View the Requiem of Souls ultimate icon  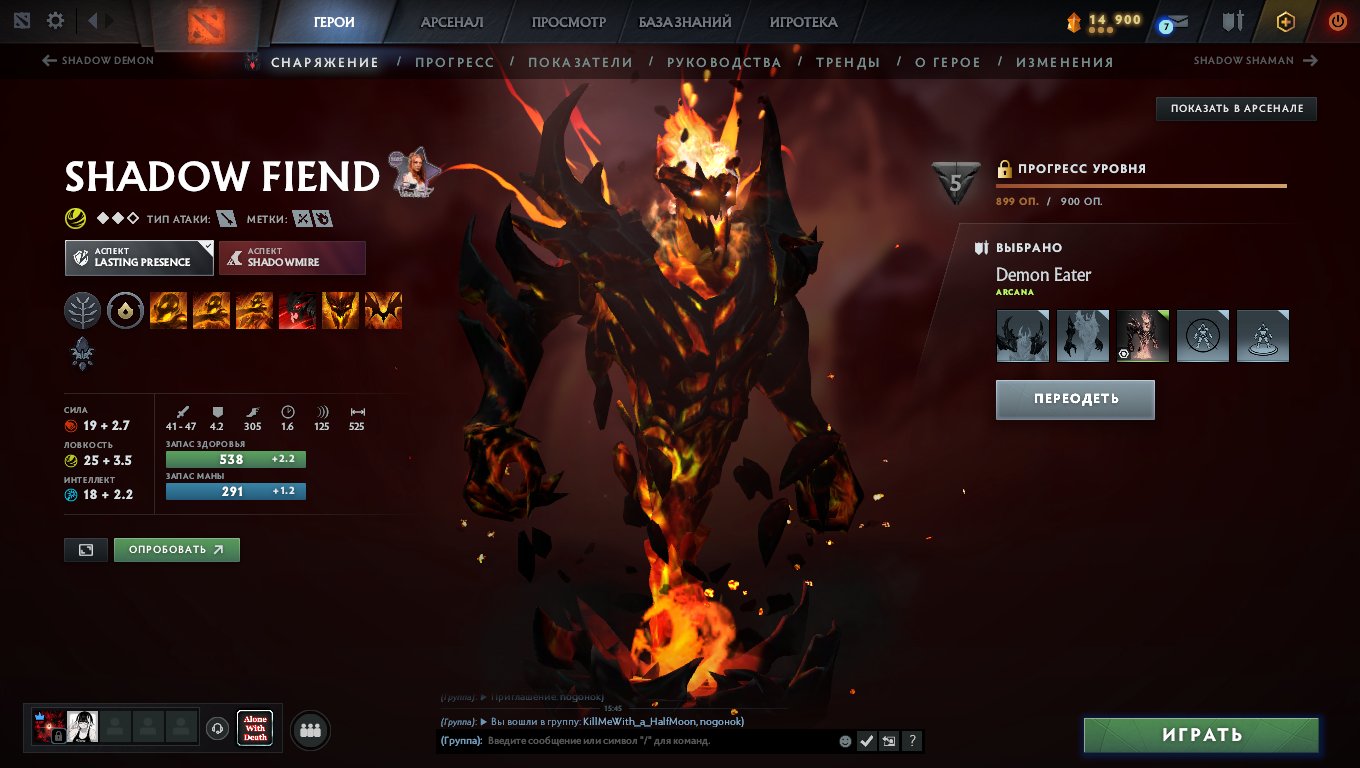coord(384,310)
